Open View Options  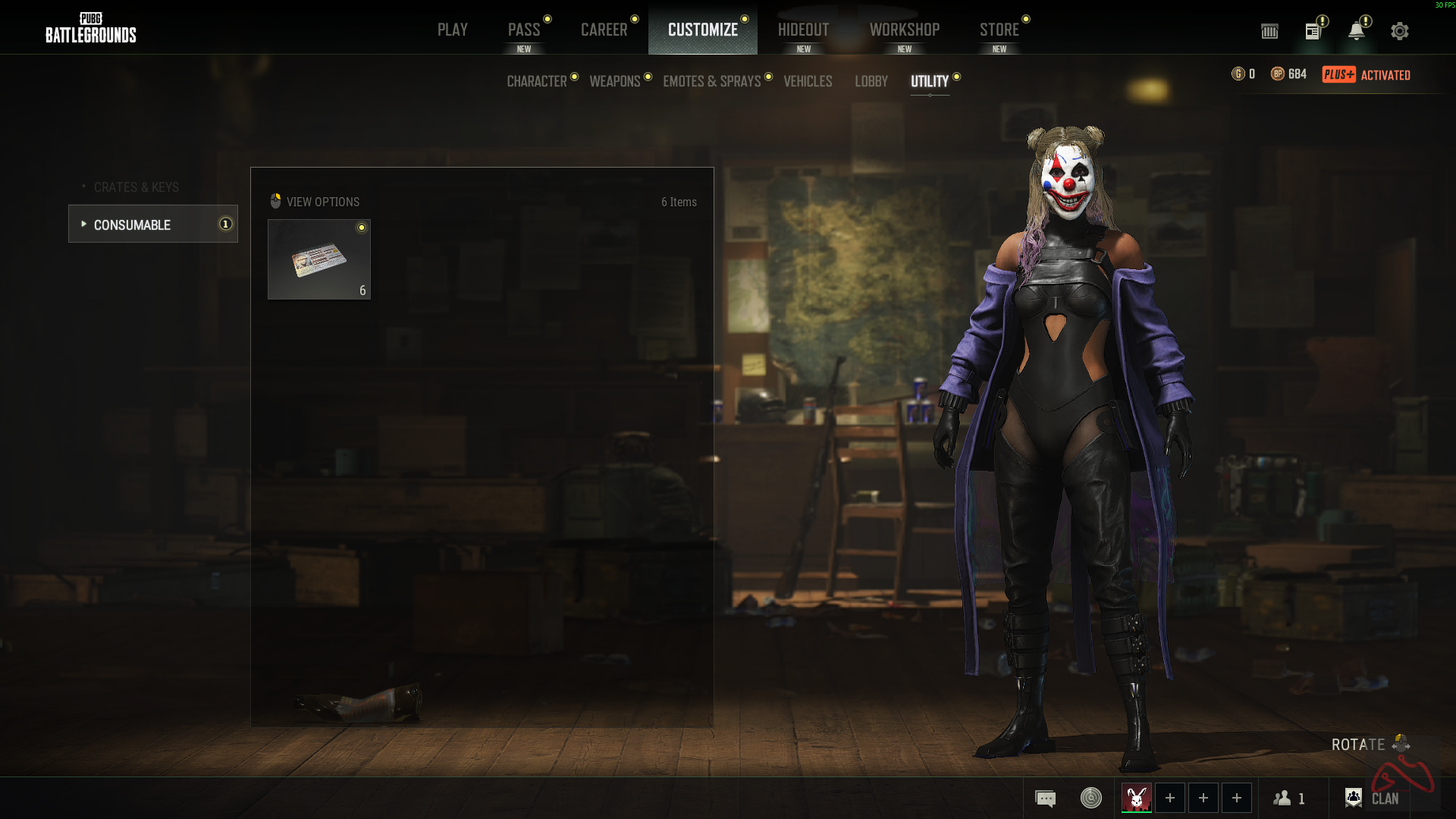[315, 202]
